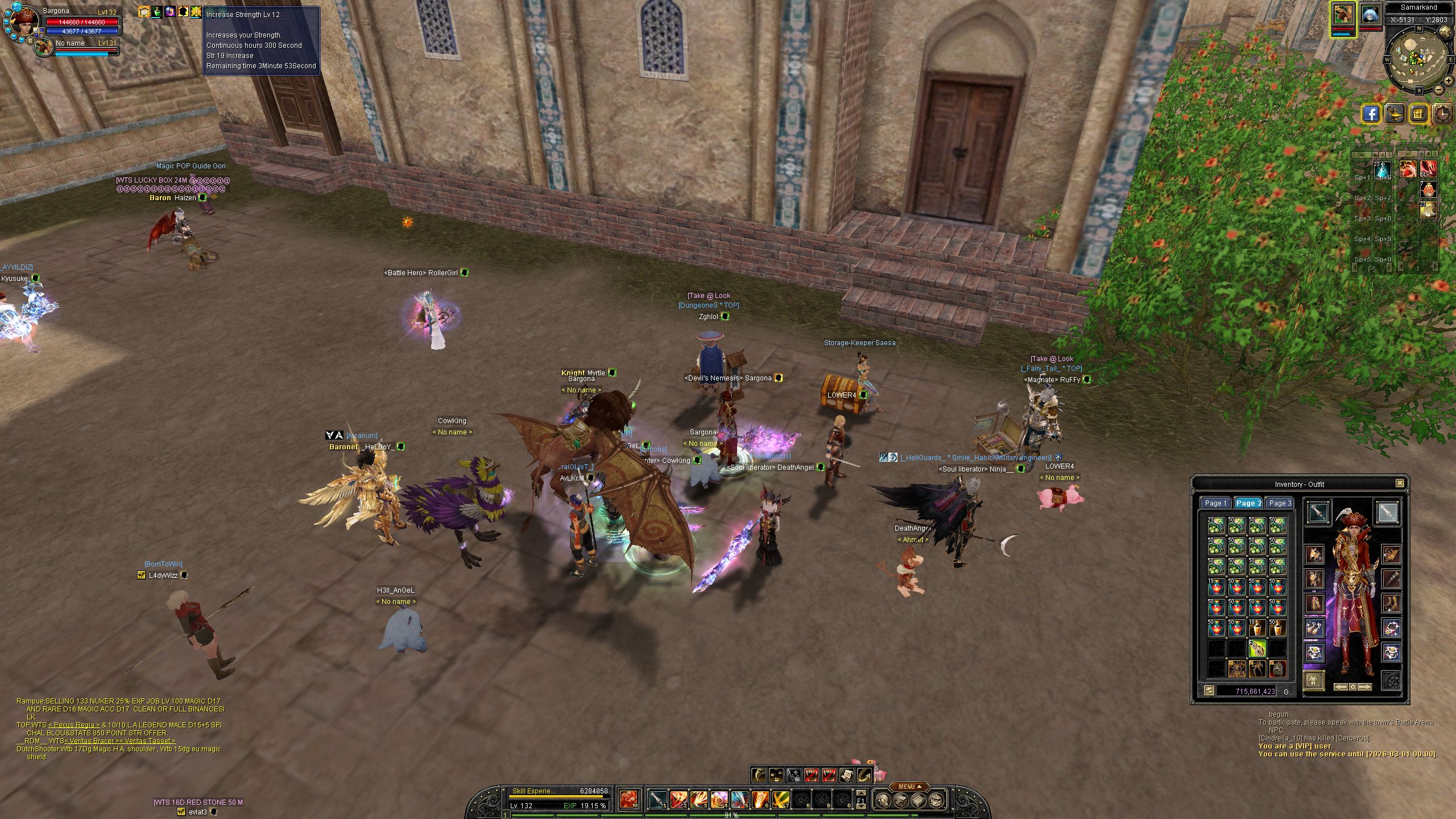The image size is (1456, 819).
Task: Use the spear weapon in hotbar slot 1
Action: 657,800
